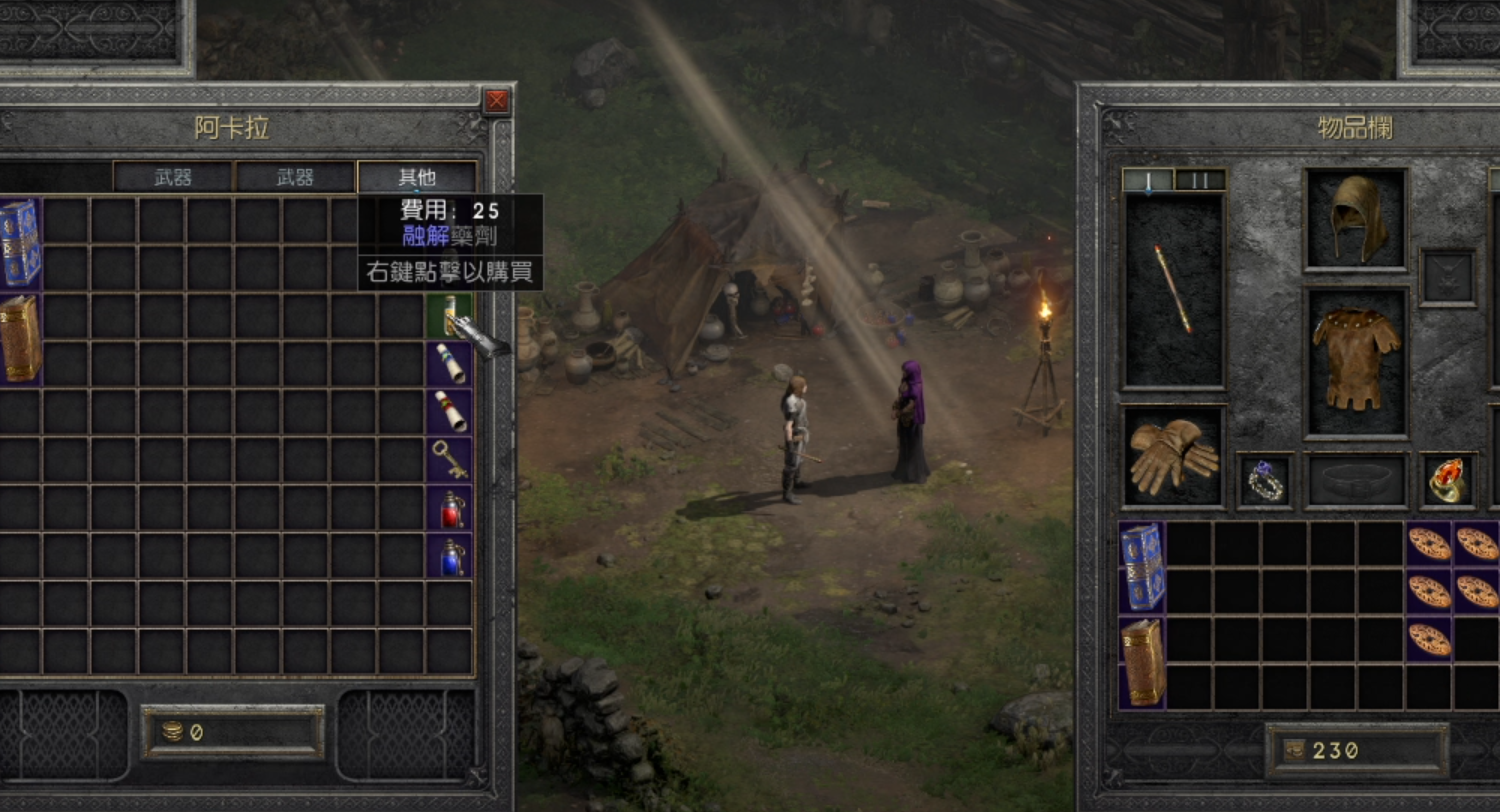This screenshot has width=1500, height=812.
Task: Click the red healing potion in the shop
Action: pyautogui.click(x=449, y=508)
